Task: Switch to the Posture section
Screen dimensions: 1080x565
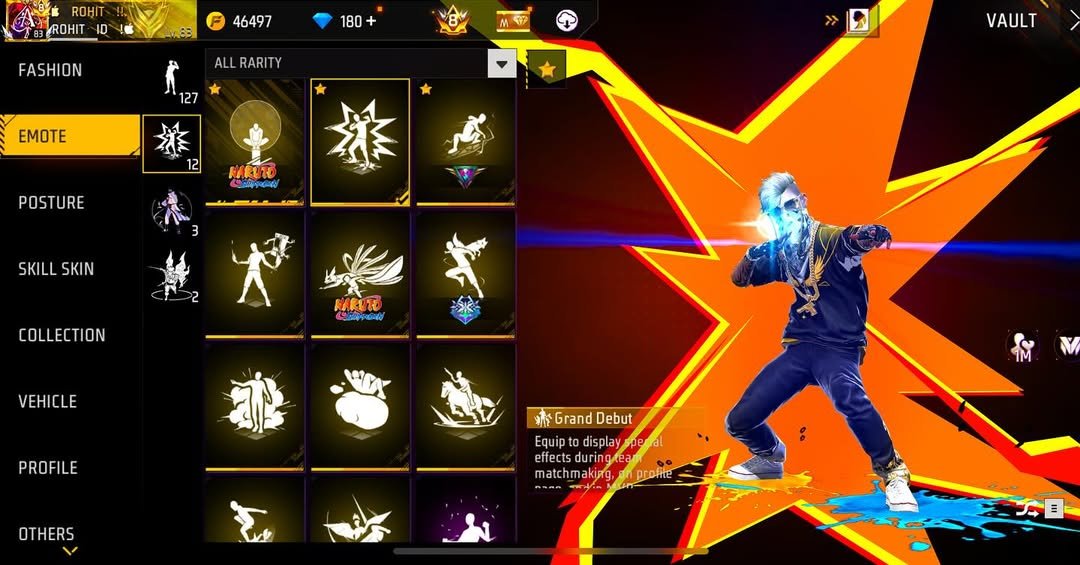Action: click(x=51, y=203)
